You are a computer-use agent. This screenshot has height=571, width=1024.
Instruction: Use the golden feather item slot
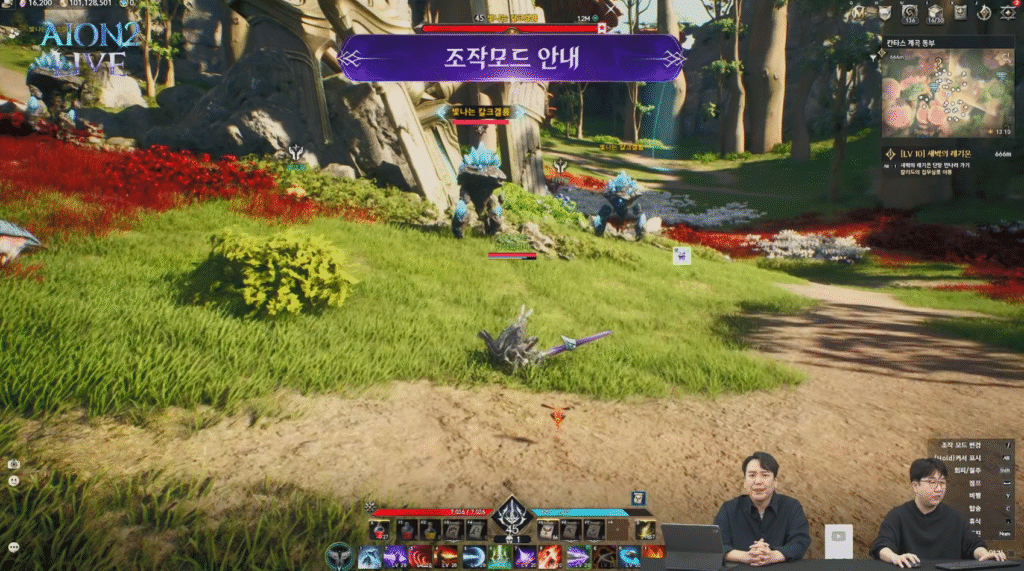point(646,530)
